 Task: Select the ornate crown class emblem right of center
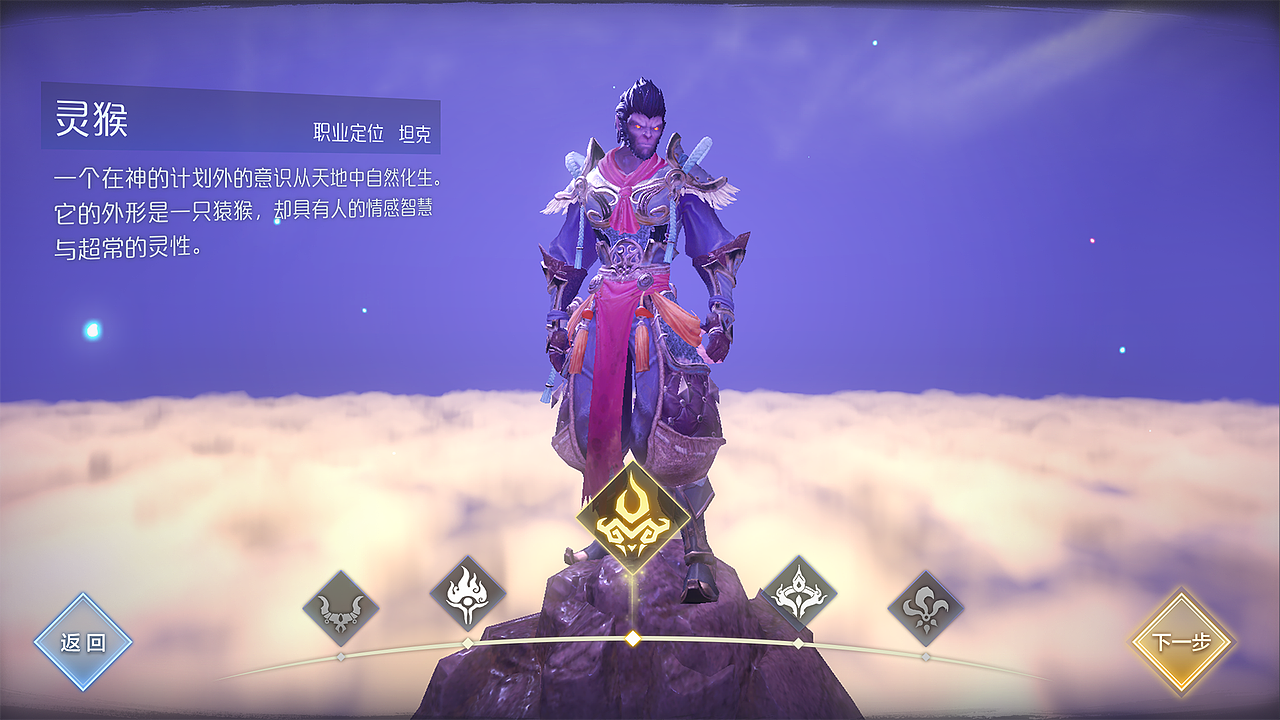click(x=797, y=592)
